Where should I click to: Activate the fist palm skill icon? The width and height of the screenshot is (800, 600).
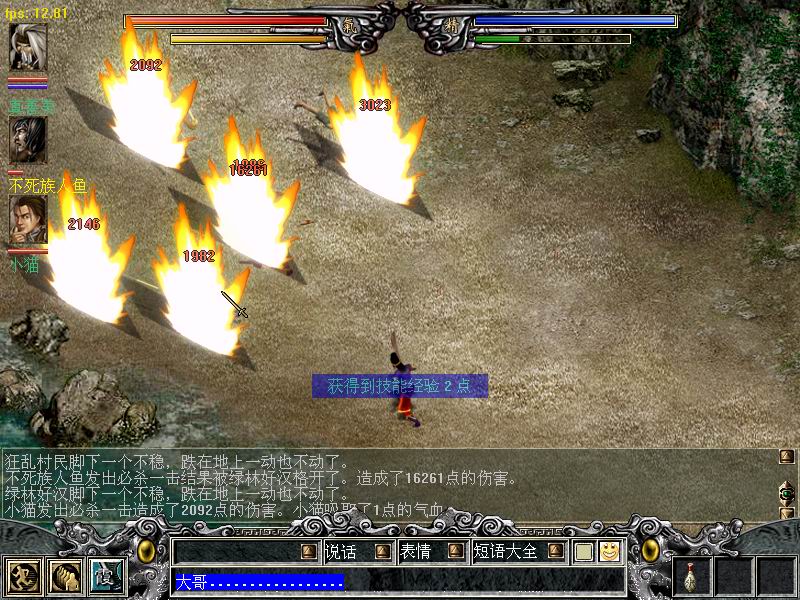pos(65,577)
